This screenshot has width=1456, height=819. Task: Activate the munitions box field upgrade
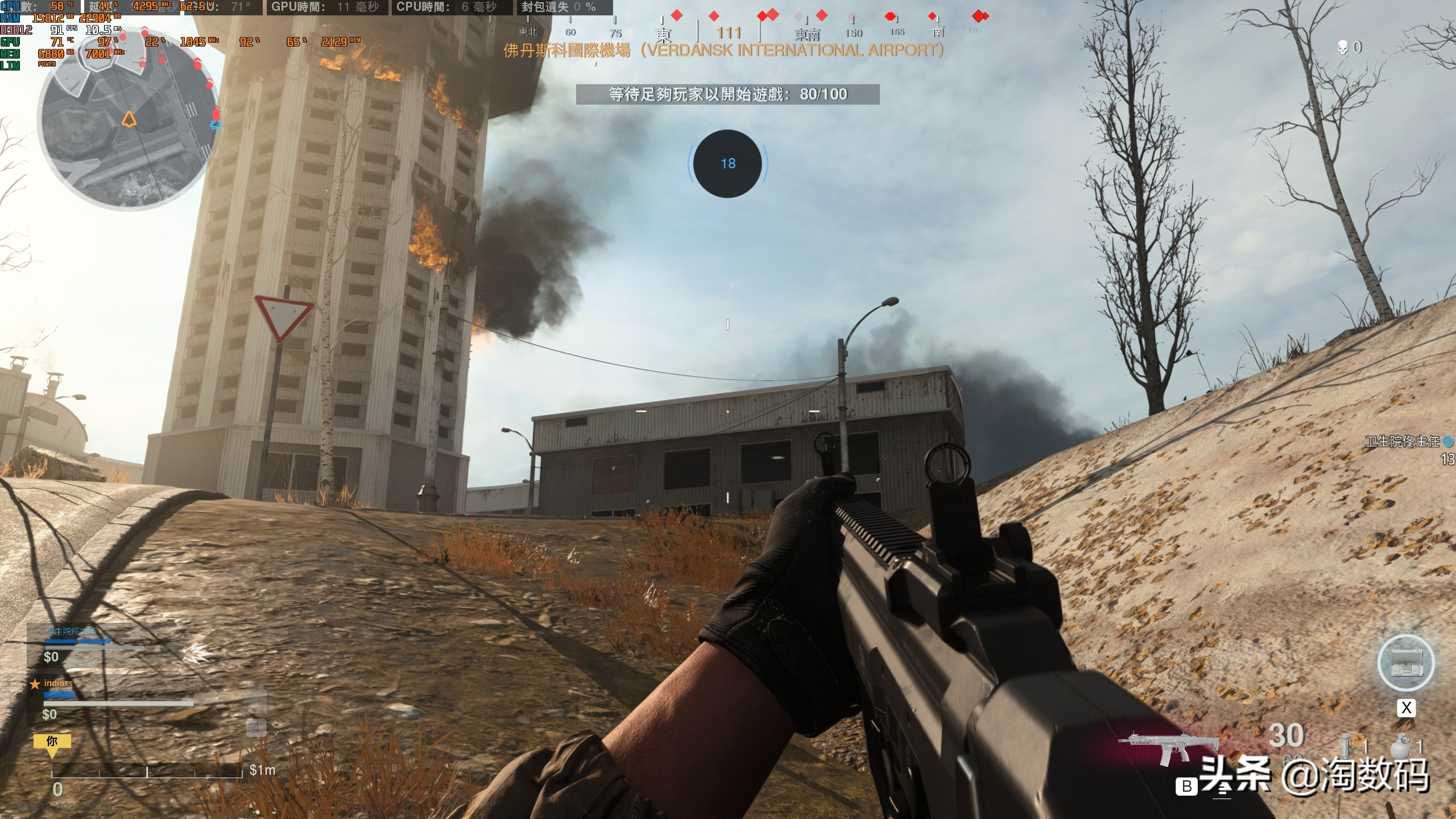(x=1406, y=663)
